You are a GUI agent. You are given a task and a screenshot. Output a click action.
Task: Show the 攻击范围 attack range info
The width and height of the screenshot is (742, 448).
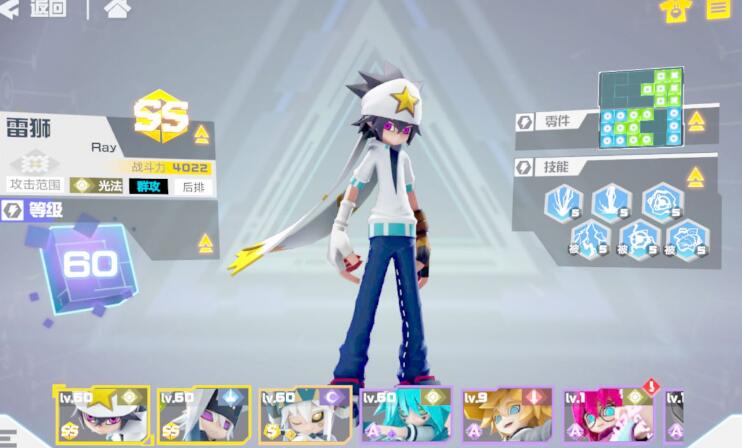(35, 185)
